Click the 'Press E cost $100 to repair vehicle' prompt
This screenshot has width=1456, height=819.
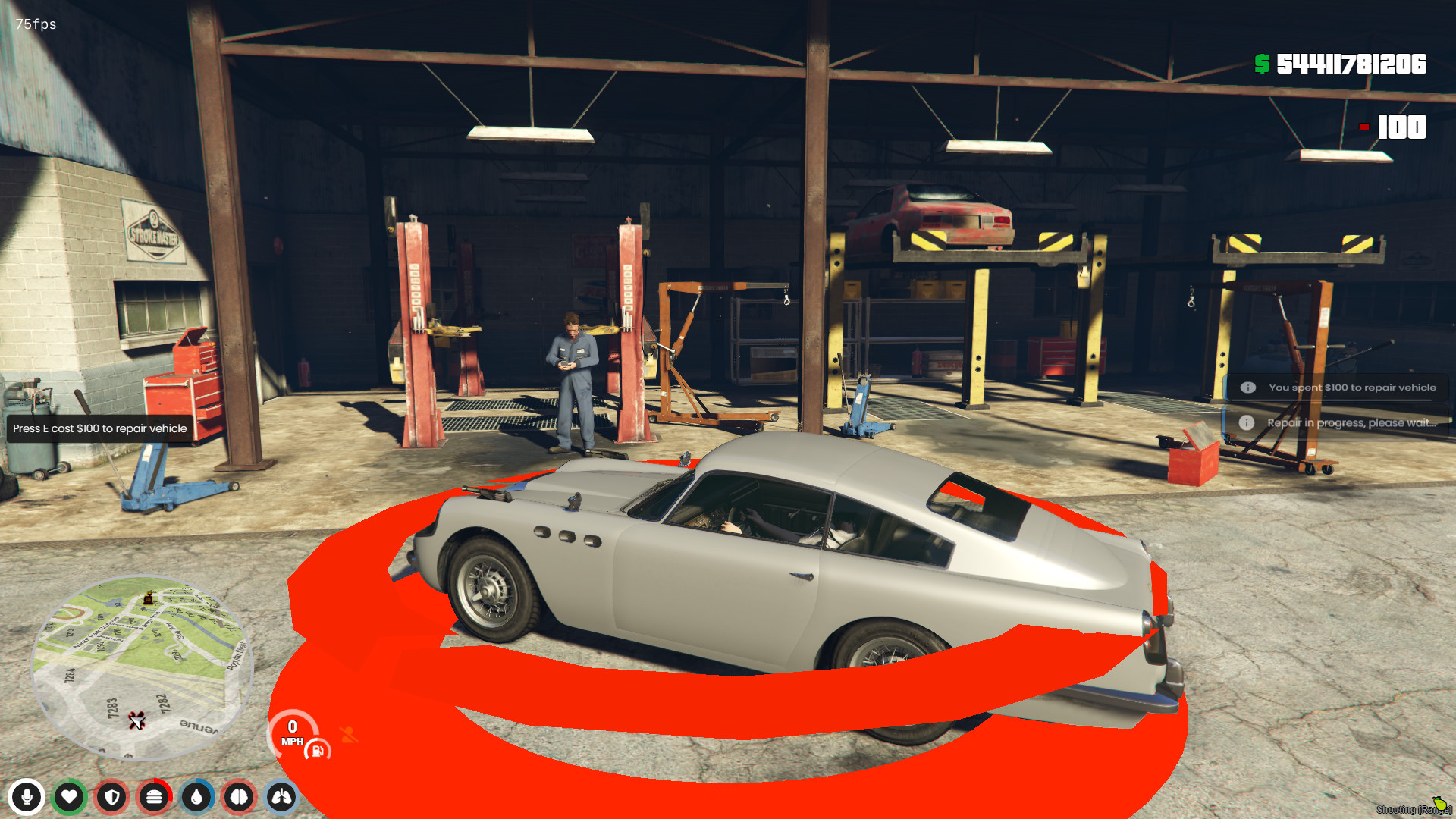point(98,428)
